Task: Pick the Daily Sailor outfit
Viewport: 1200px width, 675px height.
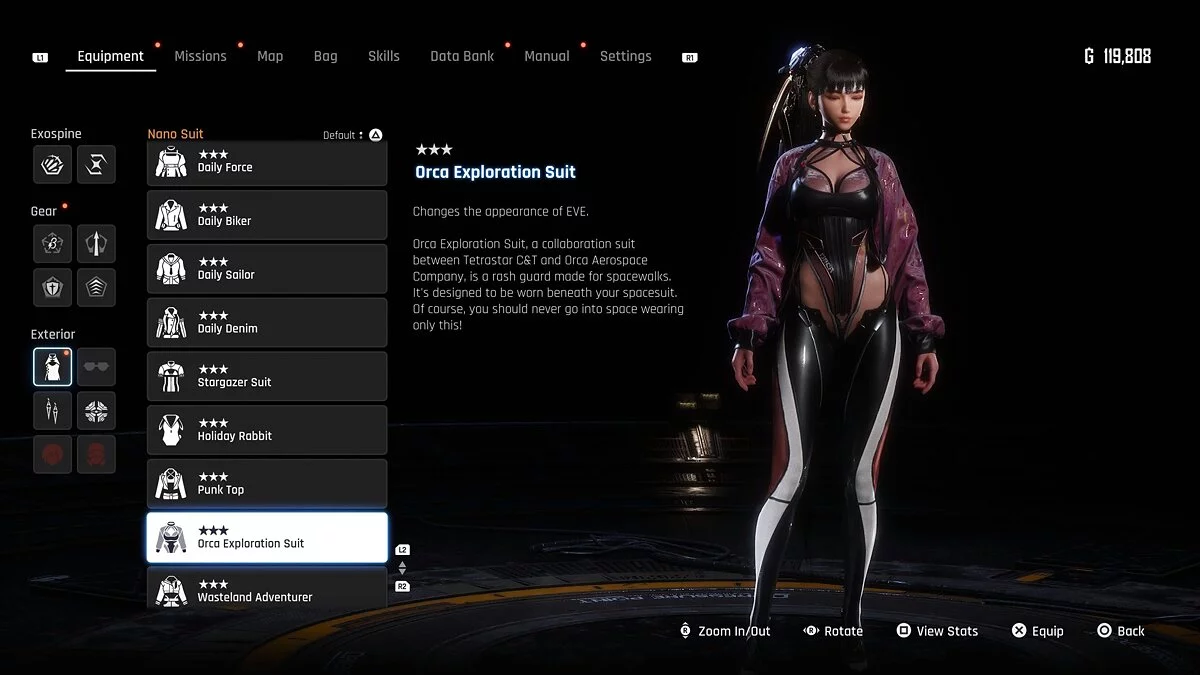Action: tap(267, 269)
